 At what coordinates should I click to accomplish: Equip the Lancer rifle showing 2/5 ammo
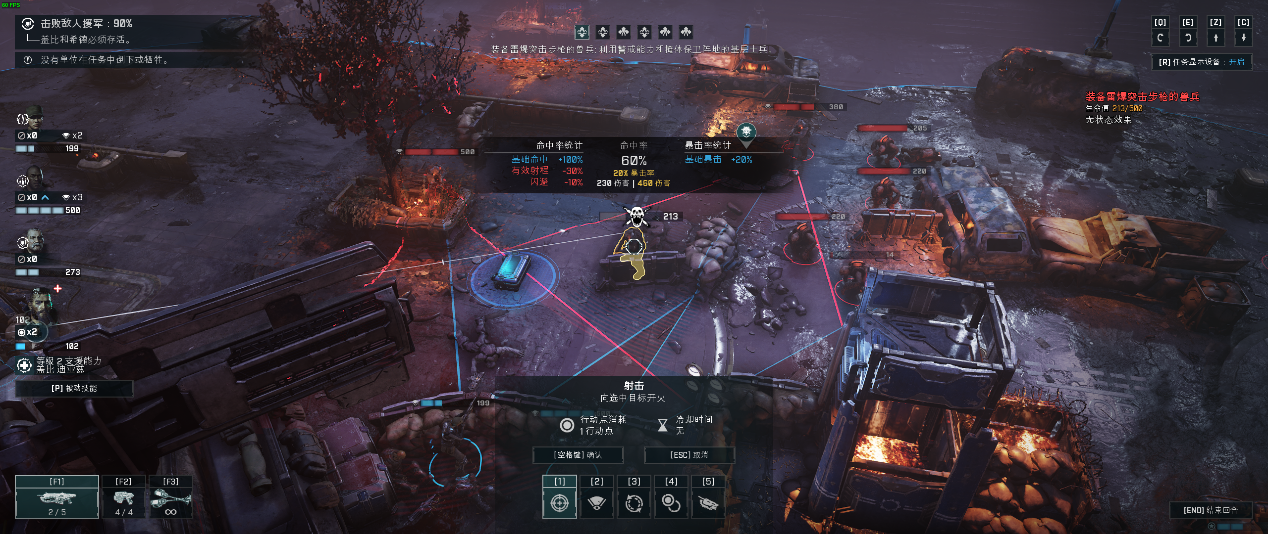pos(57,496)
